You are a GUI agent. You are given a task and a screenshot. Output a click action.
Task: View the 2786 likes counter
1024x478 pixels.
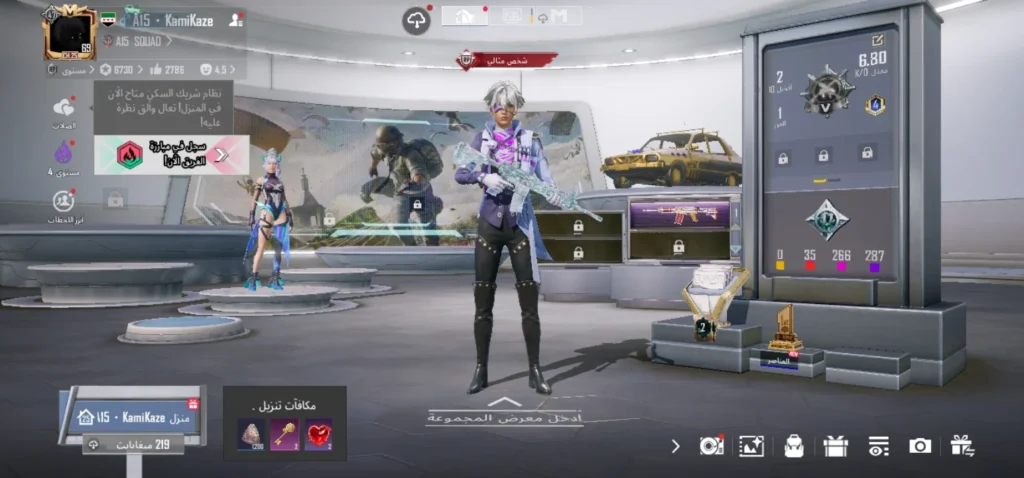[x=166, y=69]
